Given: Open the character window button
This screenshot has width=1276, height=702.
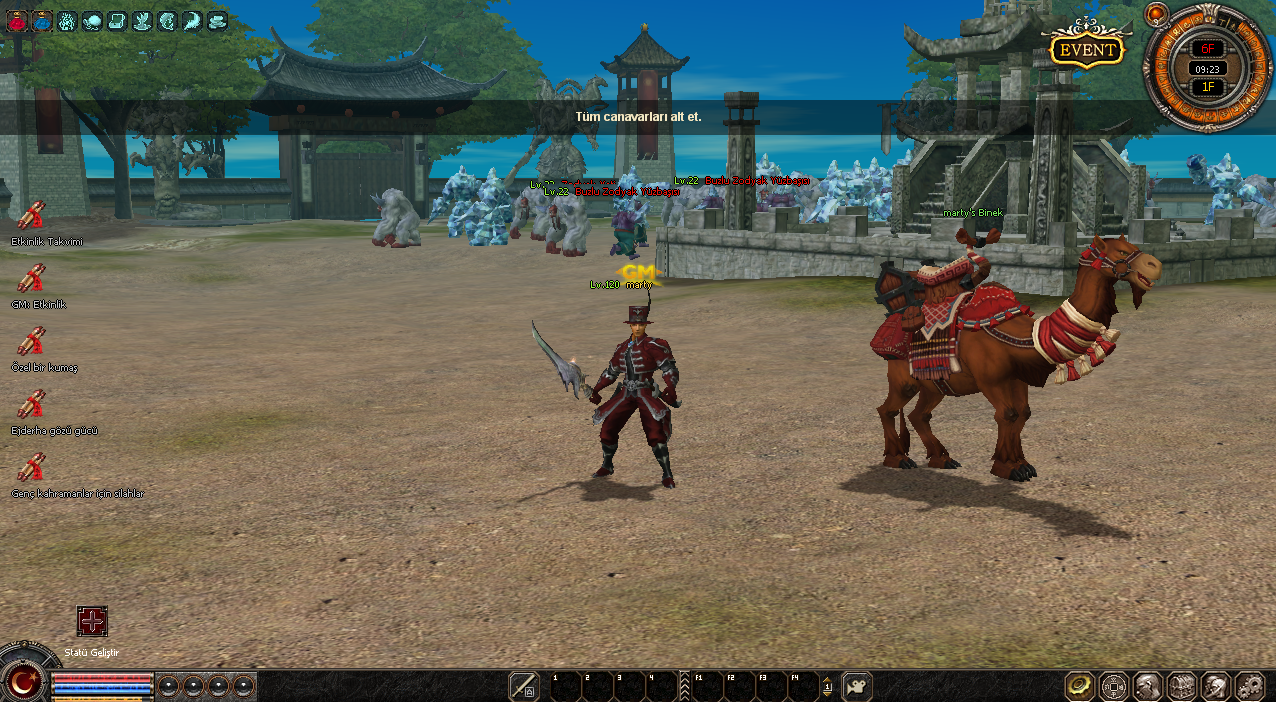Looking at the screenshot, I should pyautogui.click(x=1147, y=686).
